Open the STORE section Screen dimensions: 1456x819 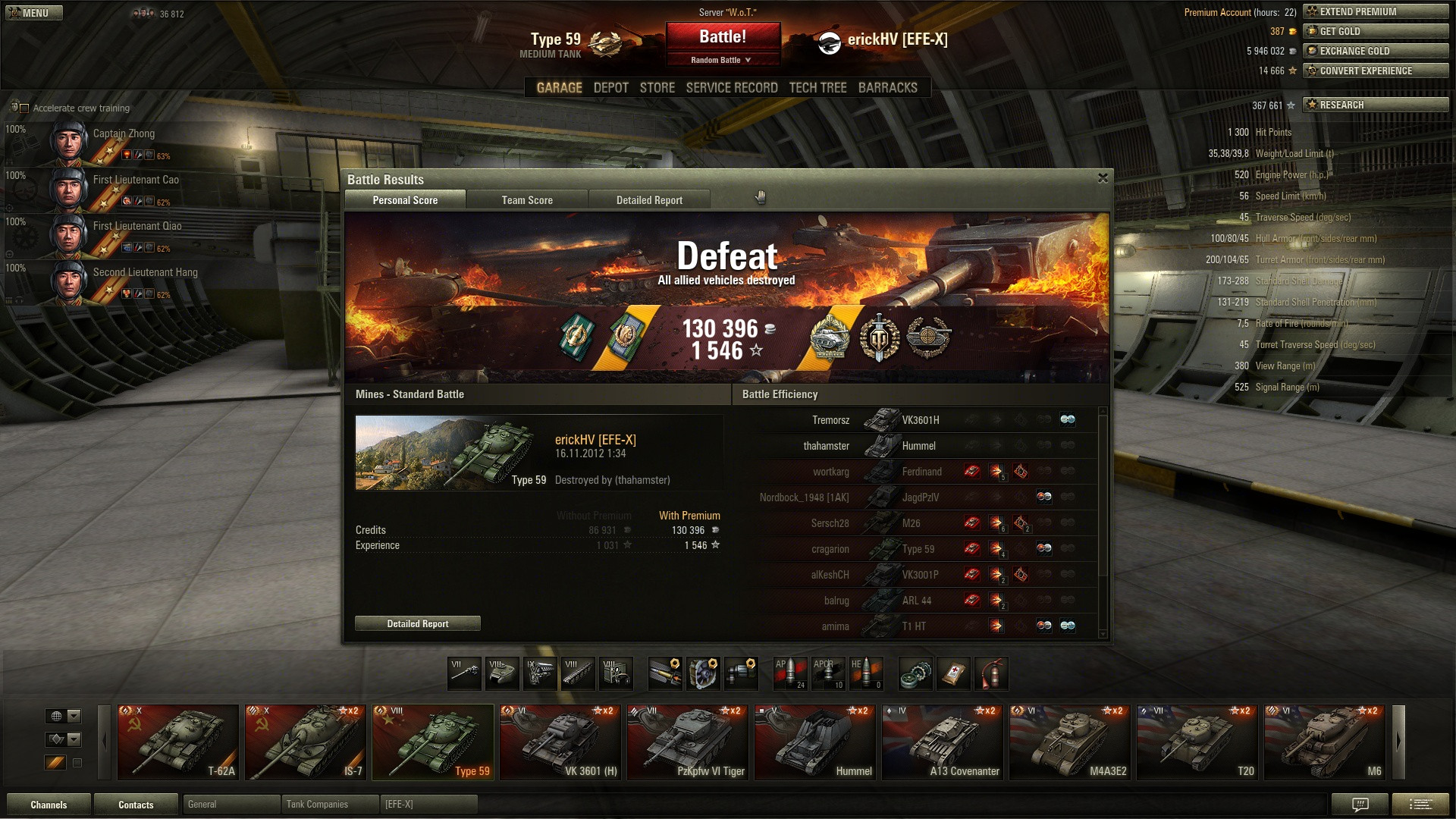[657, 88]
